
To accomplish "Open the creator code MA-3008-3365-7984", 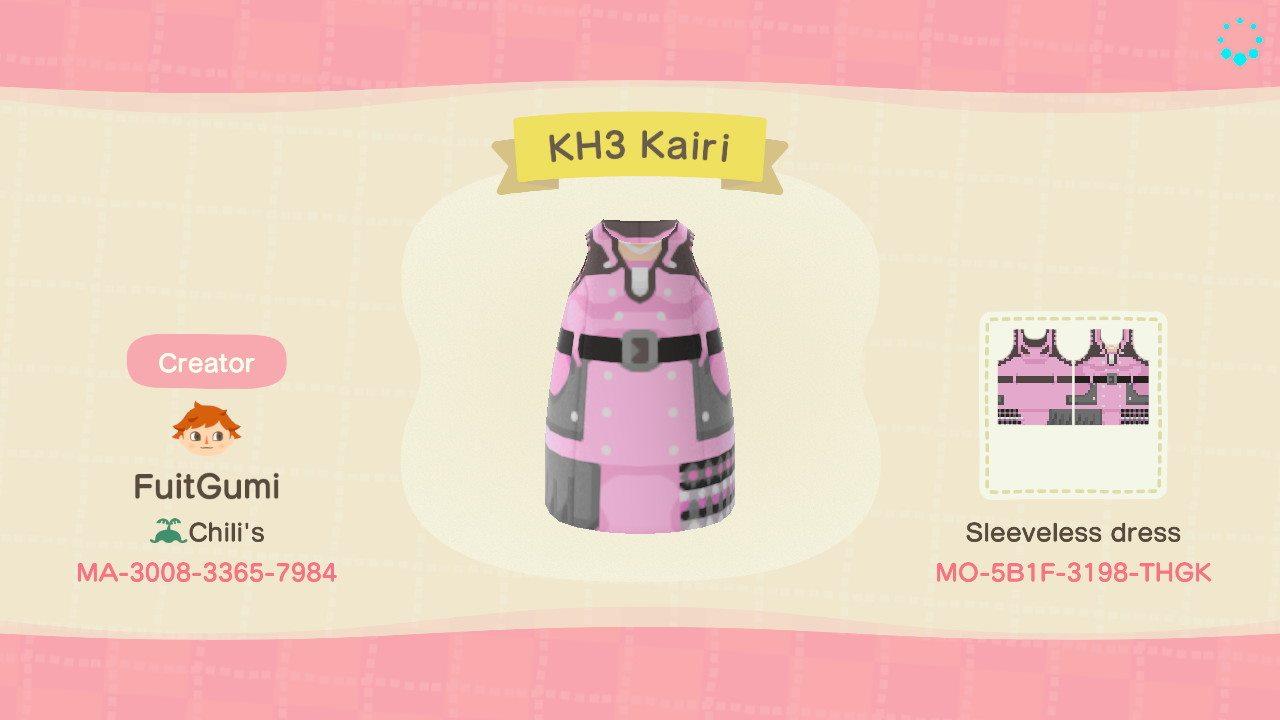I will point(205,573).
